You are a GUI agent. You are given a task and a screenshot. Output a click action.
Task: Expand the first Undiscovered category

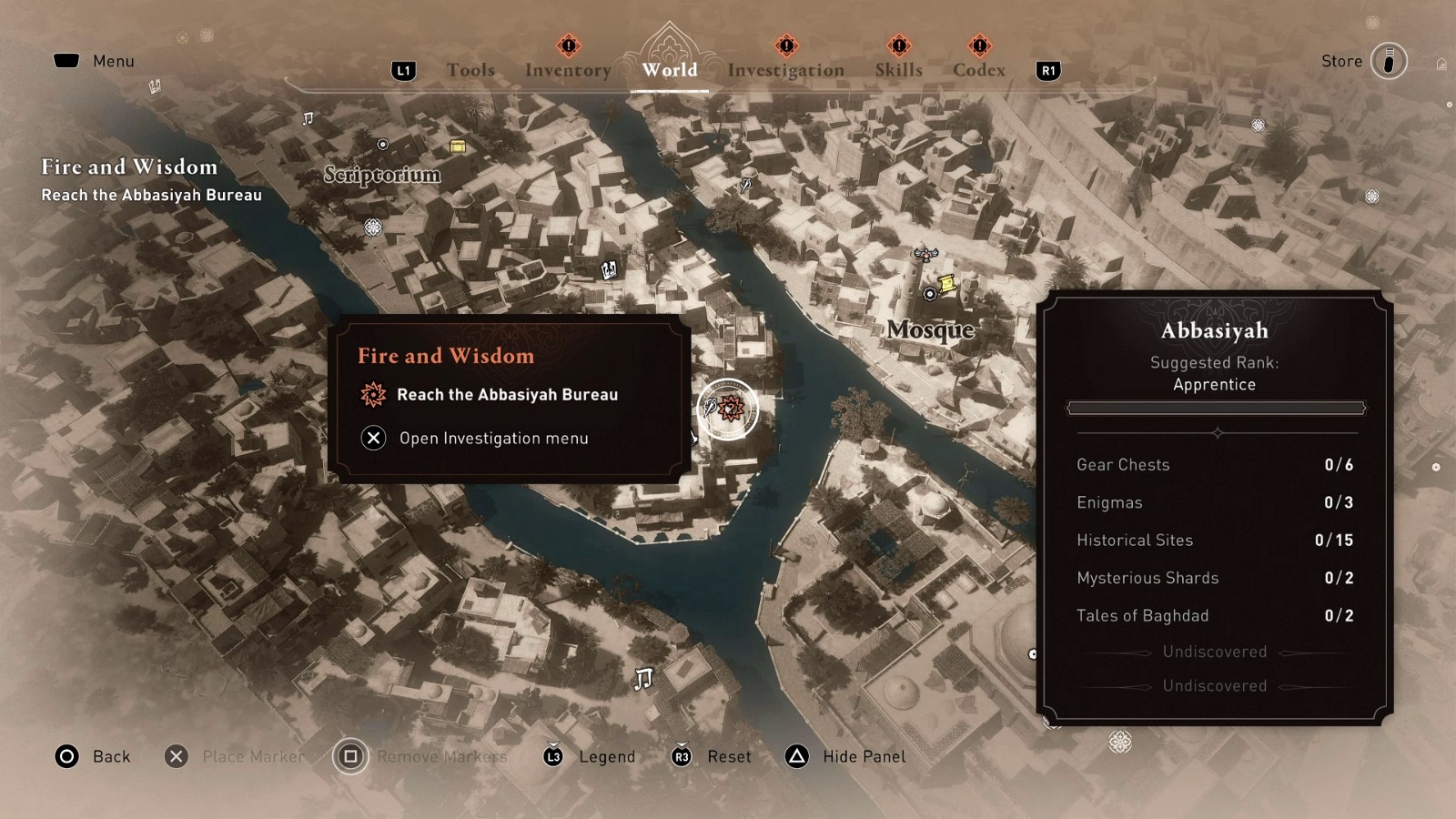[x=1214, y=652]
